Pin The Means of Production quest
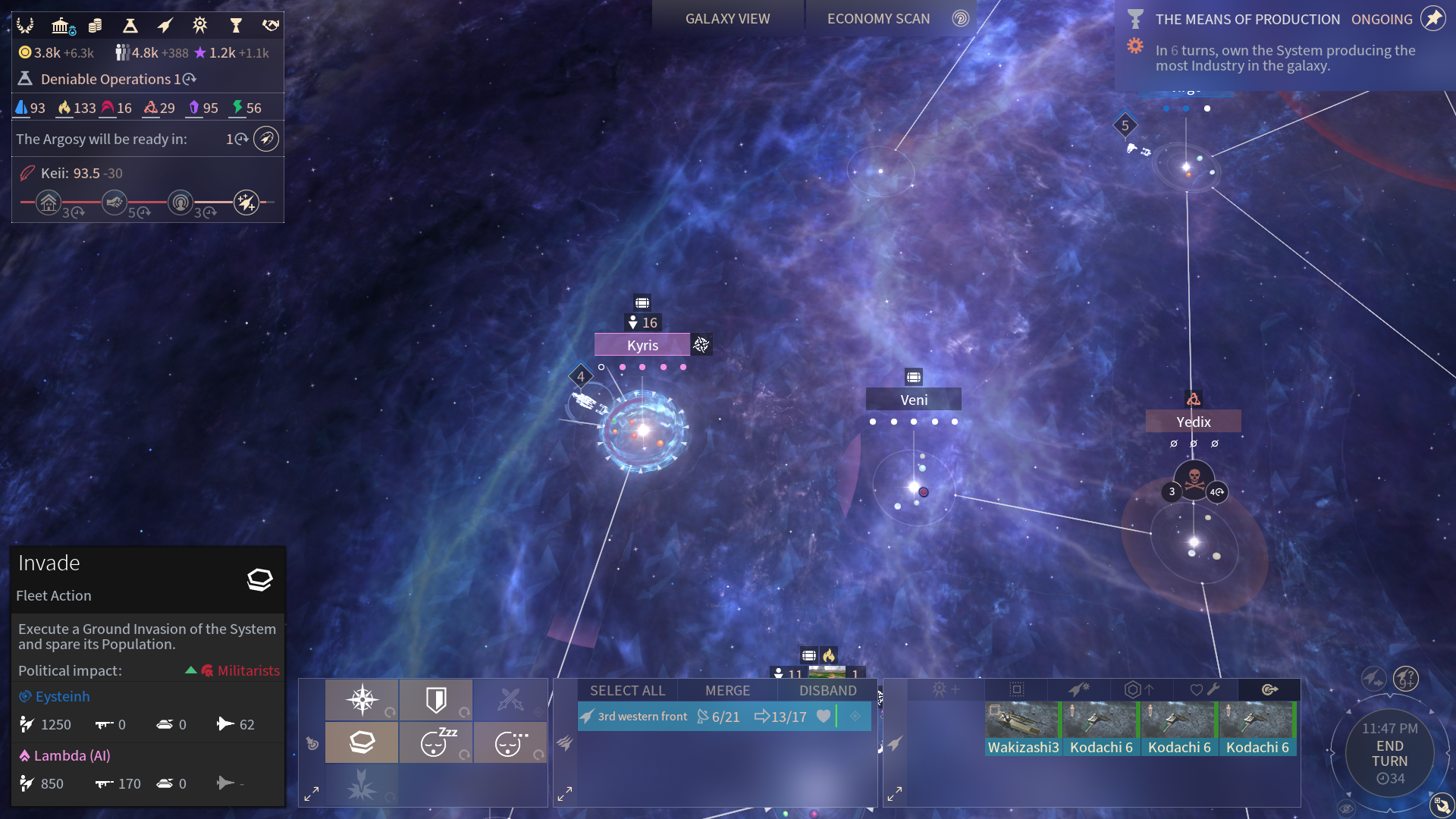 point(1432,19)
